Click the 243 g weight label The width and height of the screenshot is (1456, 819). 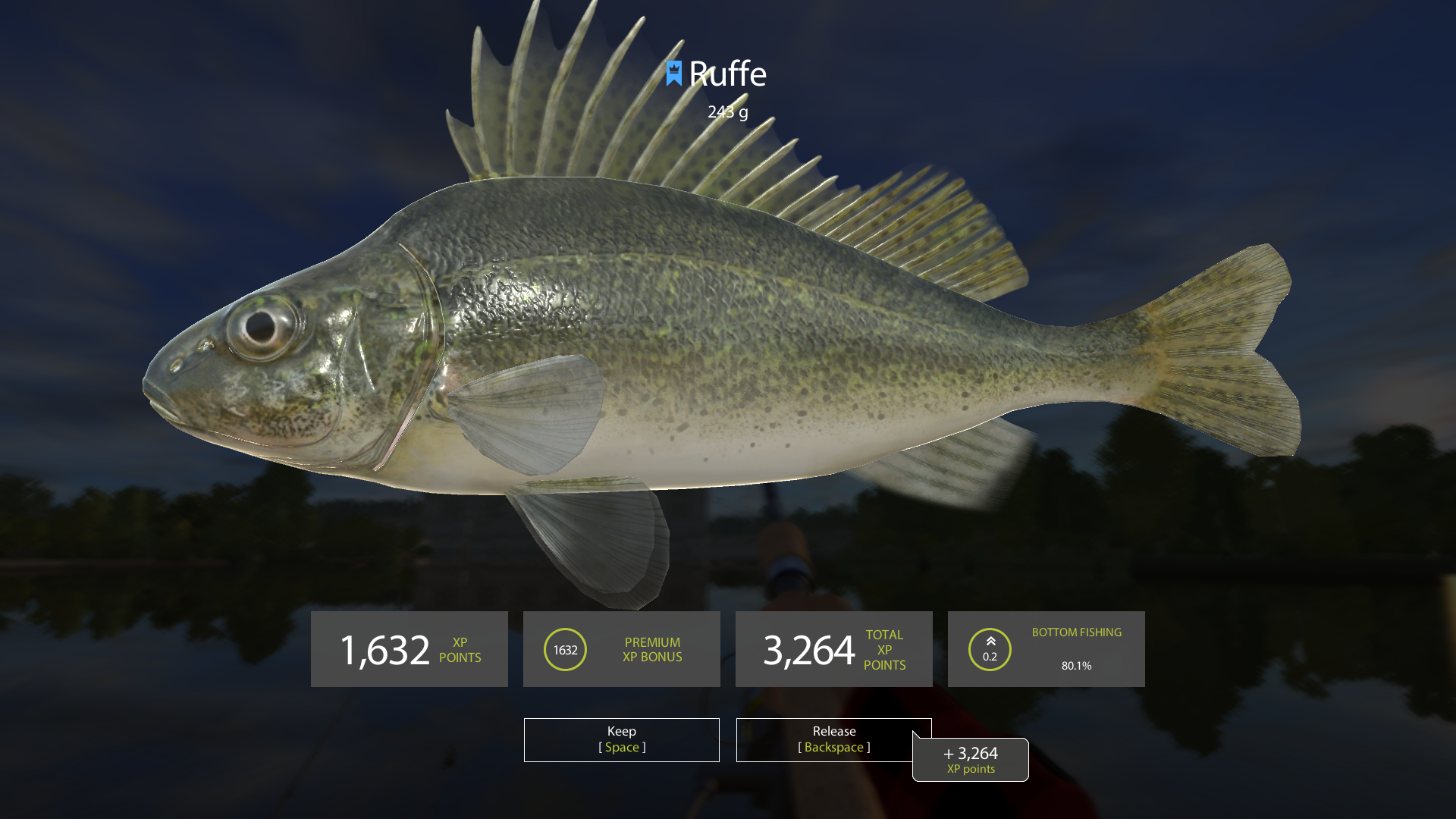point(726,111)
